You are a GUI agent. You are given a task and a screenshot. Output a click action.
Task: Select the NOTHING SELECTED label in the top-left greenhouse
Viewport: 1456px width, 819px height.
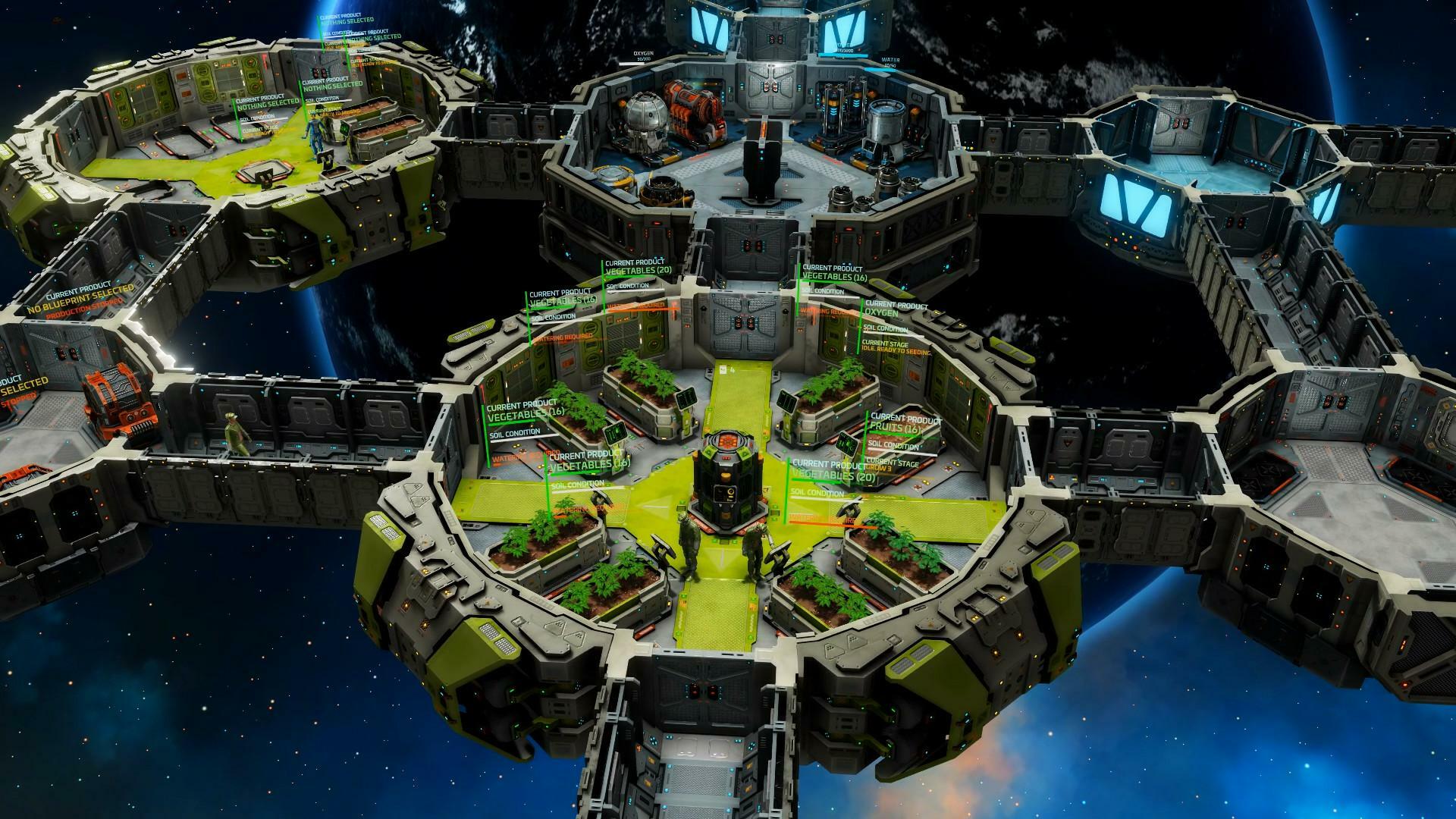coord(268,105)
